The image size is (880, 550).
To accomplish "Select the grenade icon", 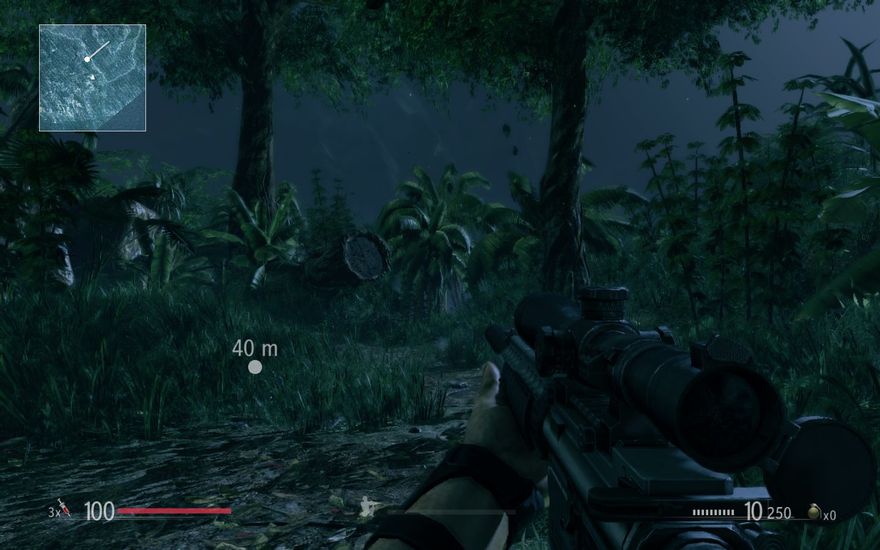I will tap(813, 512).
